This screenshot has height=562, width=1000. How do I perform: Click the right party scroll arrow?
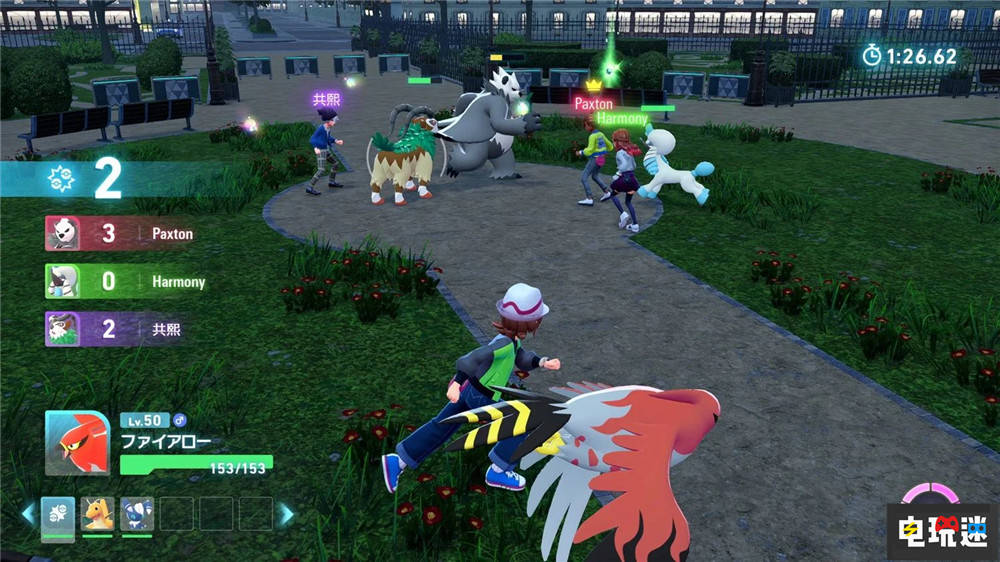click(x=287, y=514)
